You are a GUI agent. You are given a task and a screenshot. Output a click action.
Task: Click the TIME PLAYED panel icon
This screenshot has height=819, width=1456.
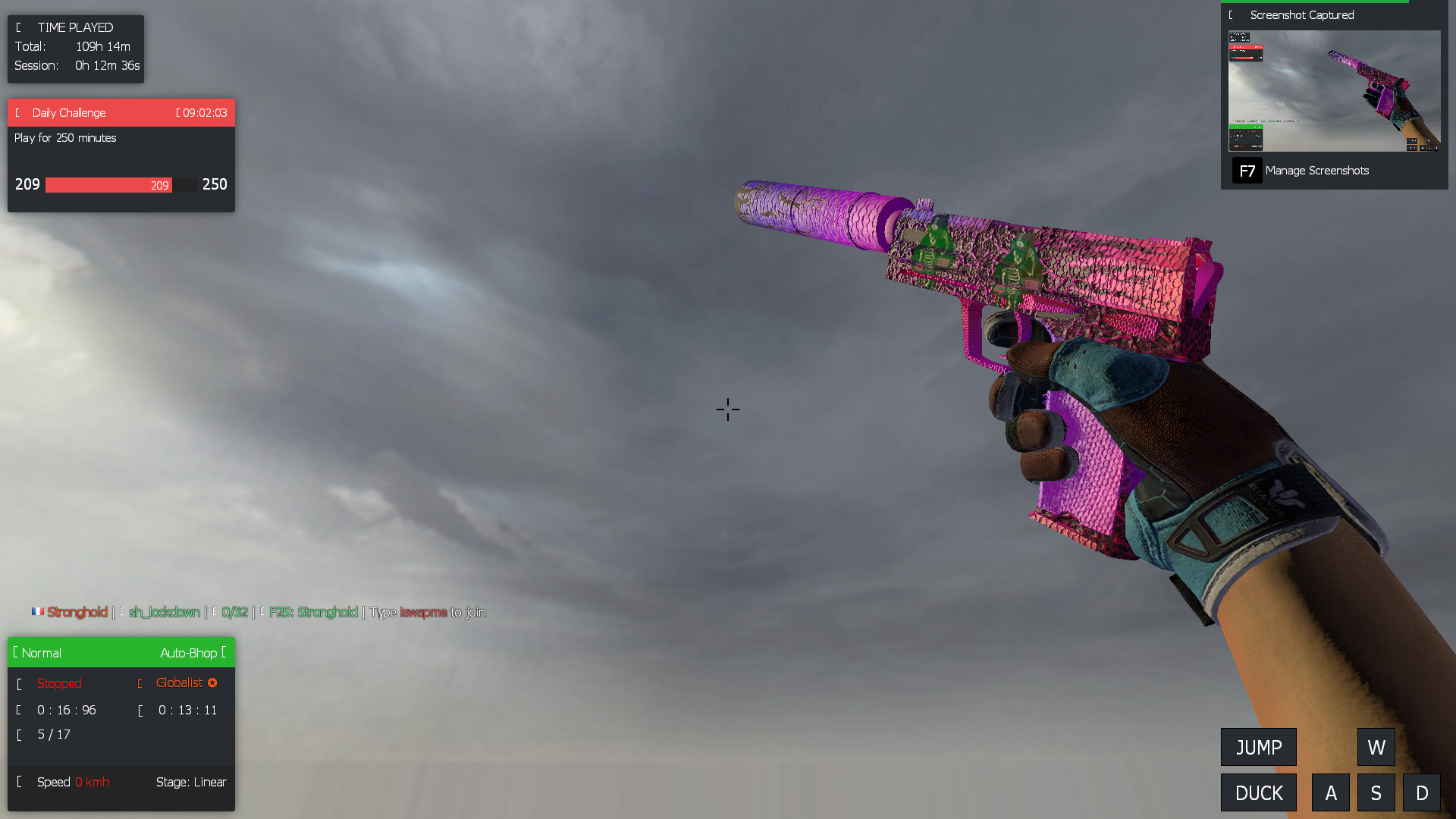pyautogui.click(x=19, y=27)
